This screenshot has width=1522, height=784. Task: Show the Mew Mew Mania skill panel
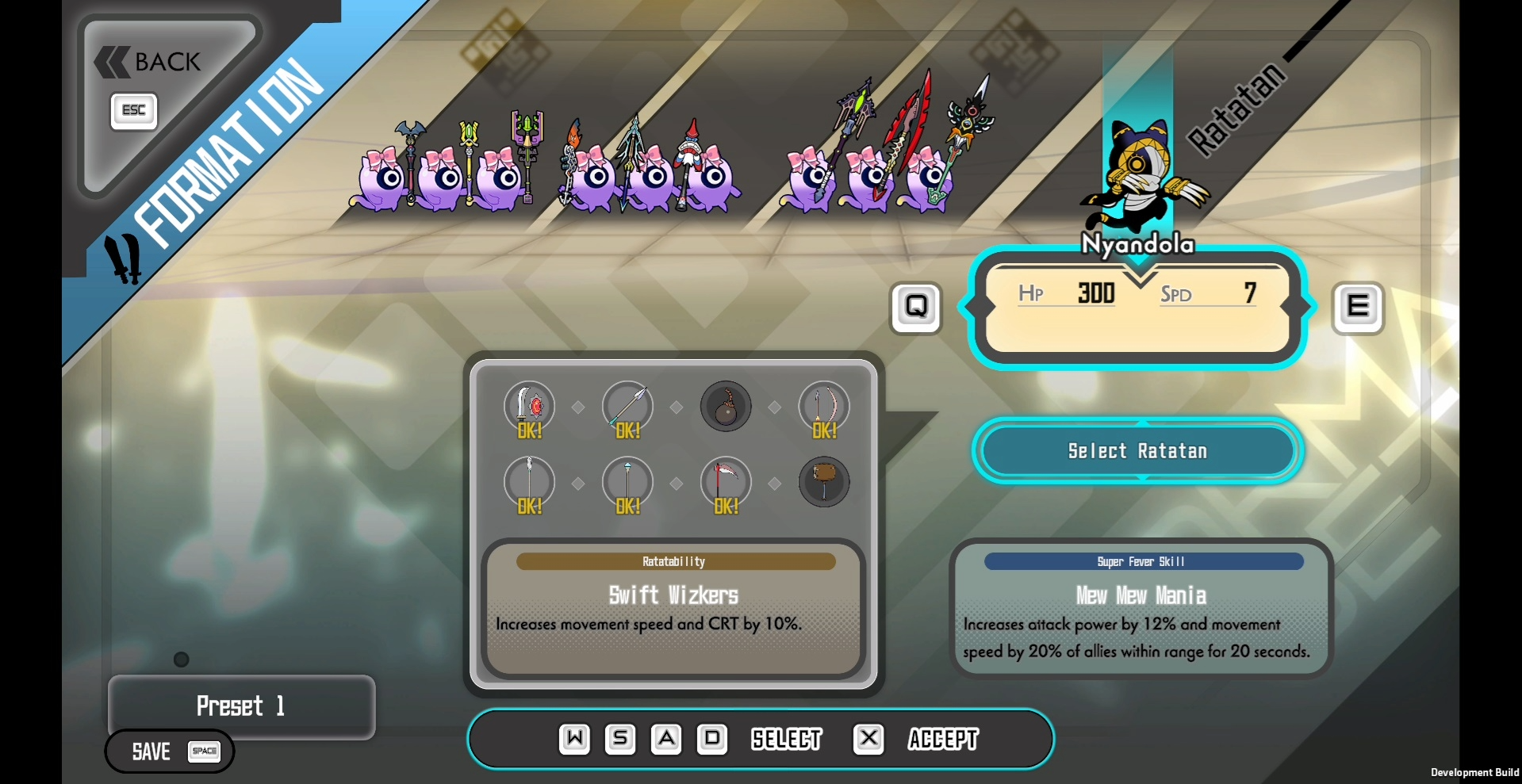[x=1141, y=609]
